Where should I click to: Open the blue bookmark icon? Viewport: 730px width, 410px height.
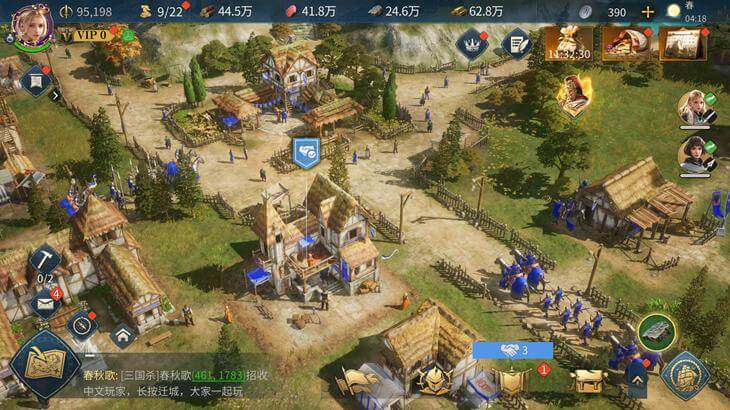(34, 82)
